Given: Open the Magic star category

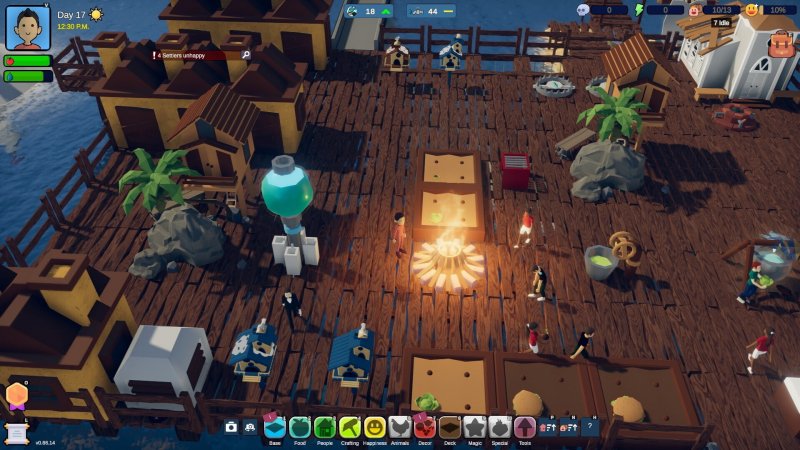Looking at the screenshot, I should pyautogui.click(x=475, y=428).
